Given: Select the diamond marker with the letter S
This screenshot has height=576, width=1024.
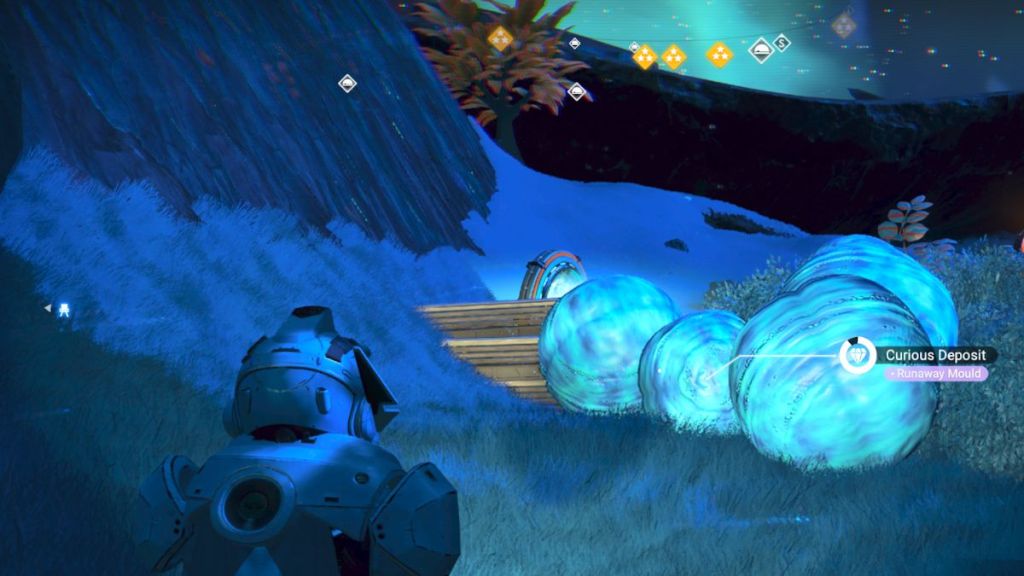Looking at the screenshot, I should (x=782, y=43).
